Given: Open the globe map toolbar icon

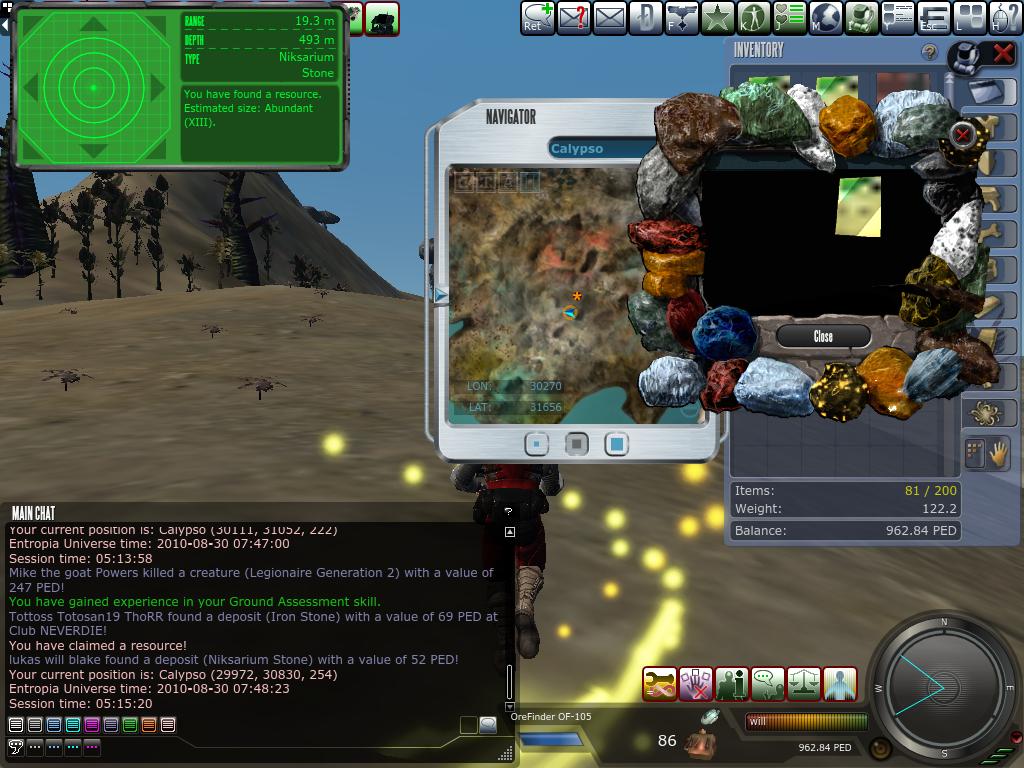Looking at the screenshot, I should 825,17.
